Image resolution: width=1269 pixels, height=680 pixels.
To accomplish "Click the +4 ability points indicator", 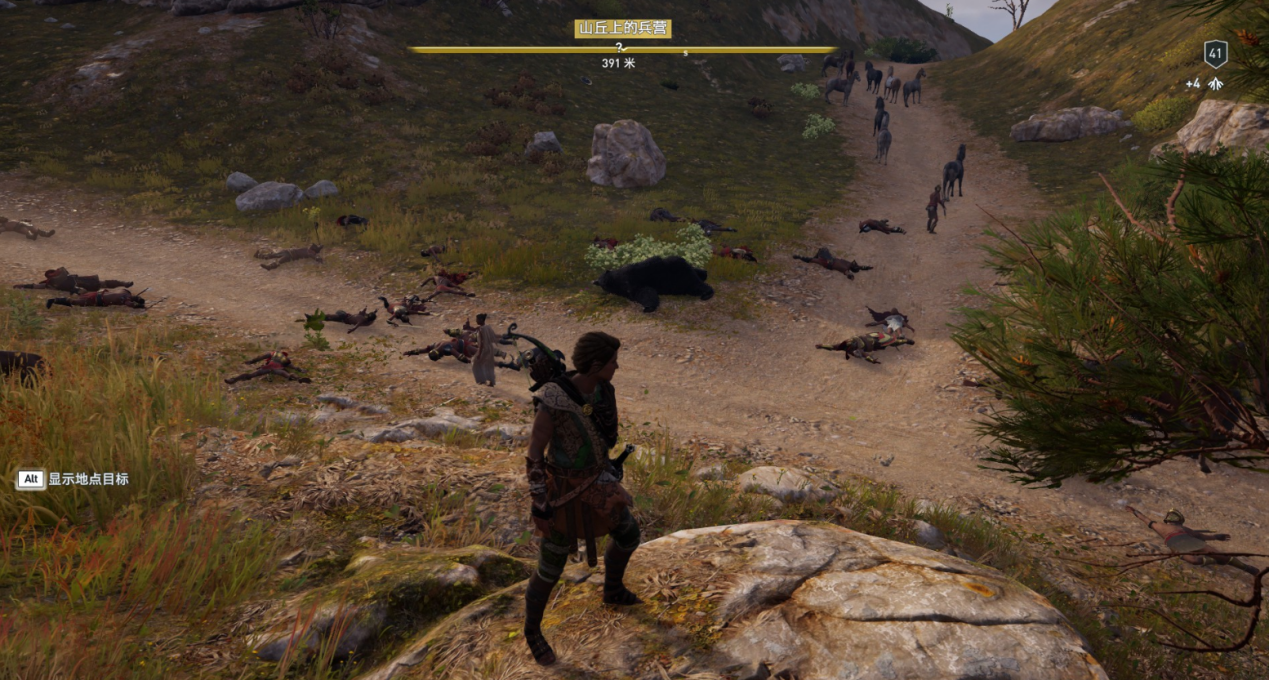I will pos(1204,84).
